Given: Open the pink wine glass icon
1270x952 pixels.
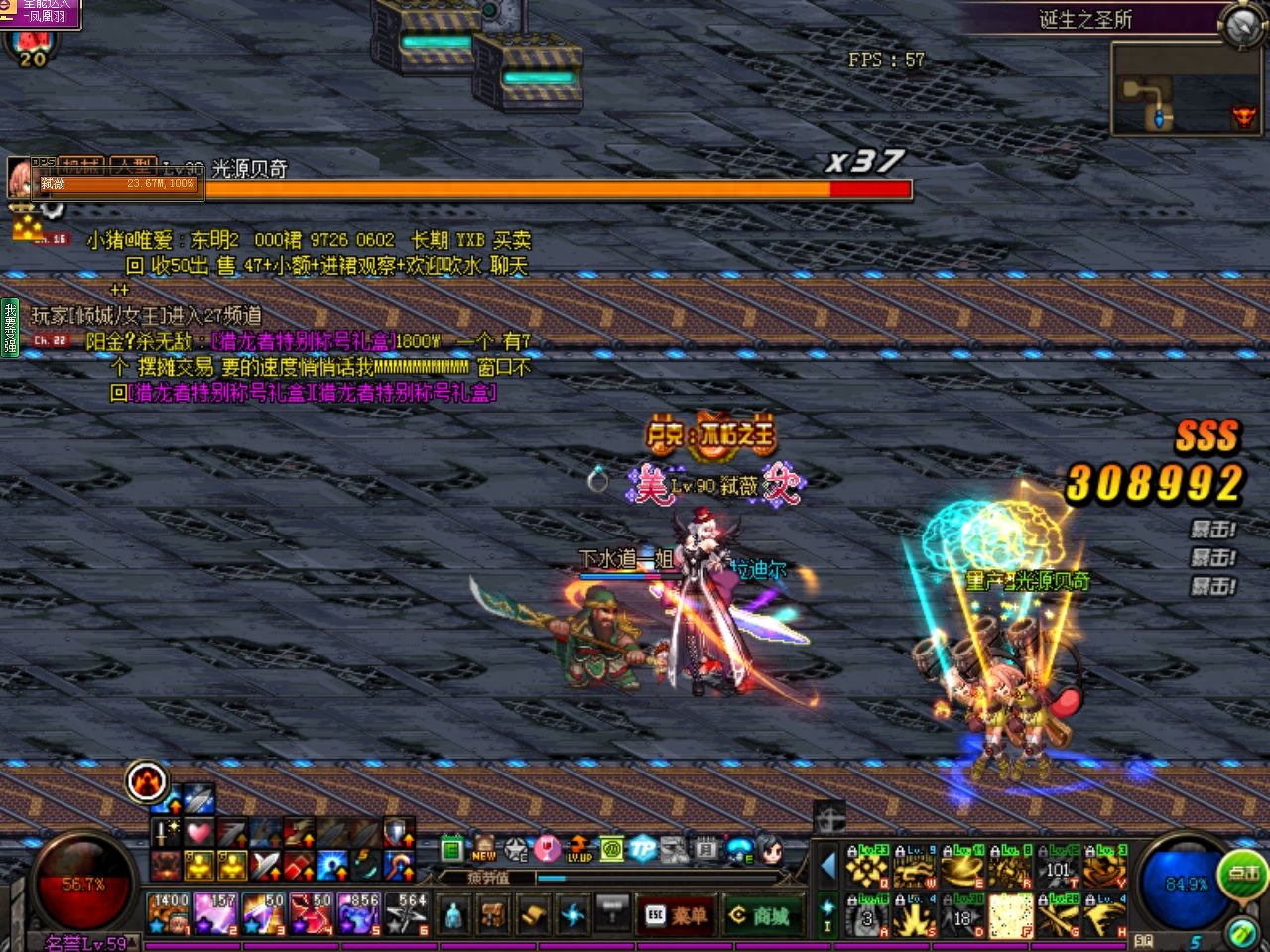Looking at the screenshot, I should pyautogui.click(x=547, y=849).
